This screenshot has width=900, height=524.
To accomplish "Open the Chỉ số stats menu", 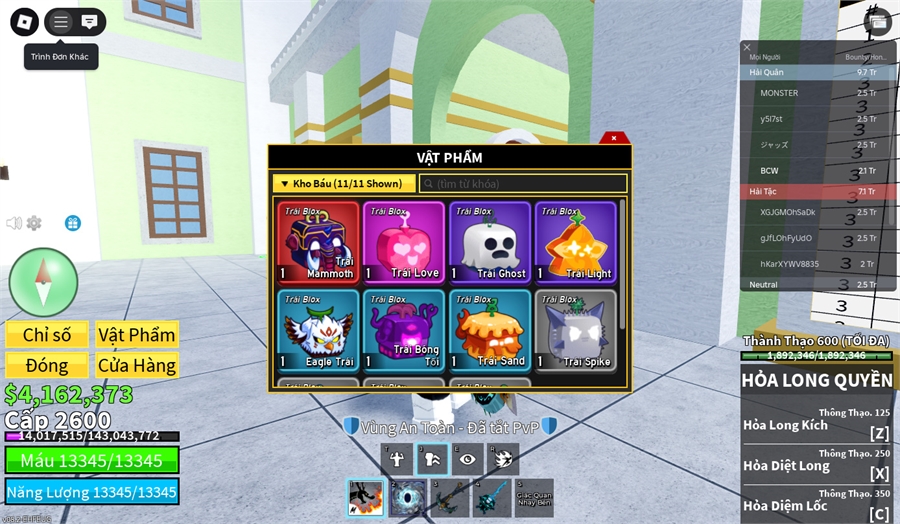I will [47, 335].
